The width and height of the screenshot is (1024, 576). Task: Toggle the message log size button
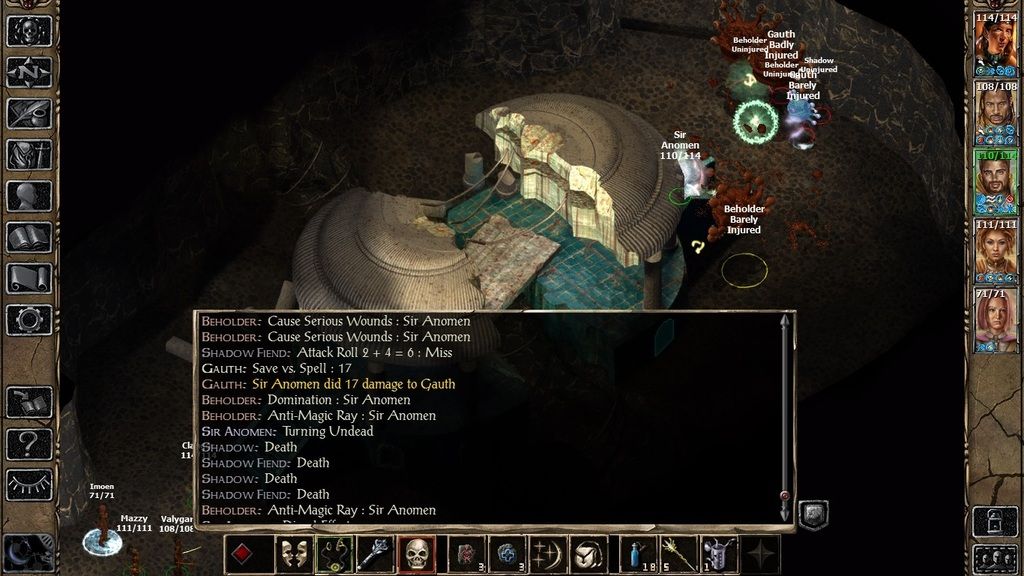pos(814,514)
